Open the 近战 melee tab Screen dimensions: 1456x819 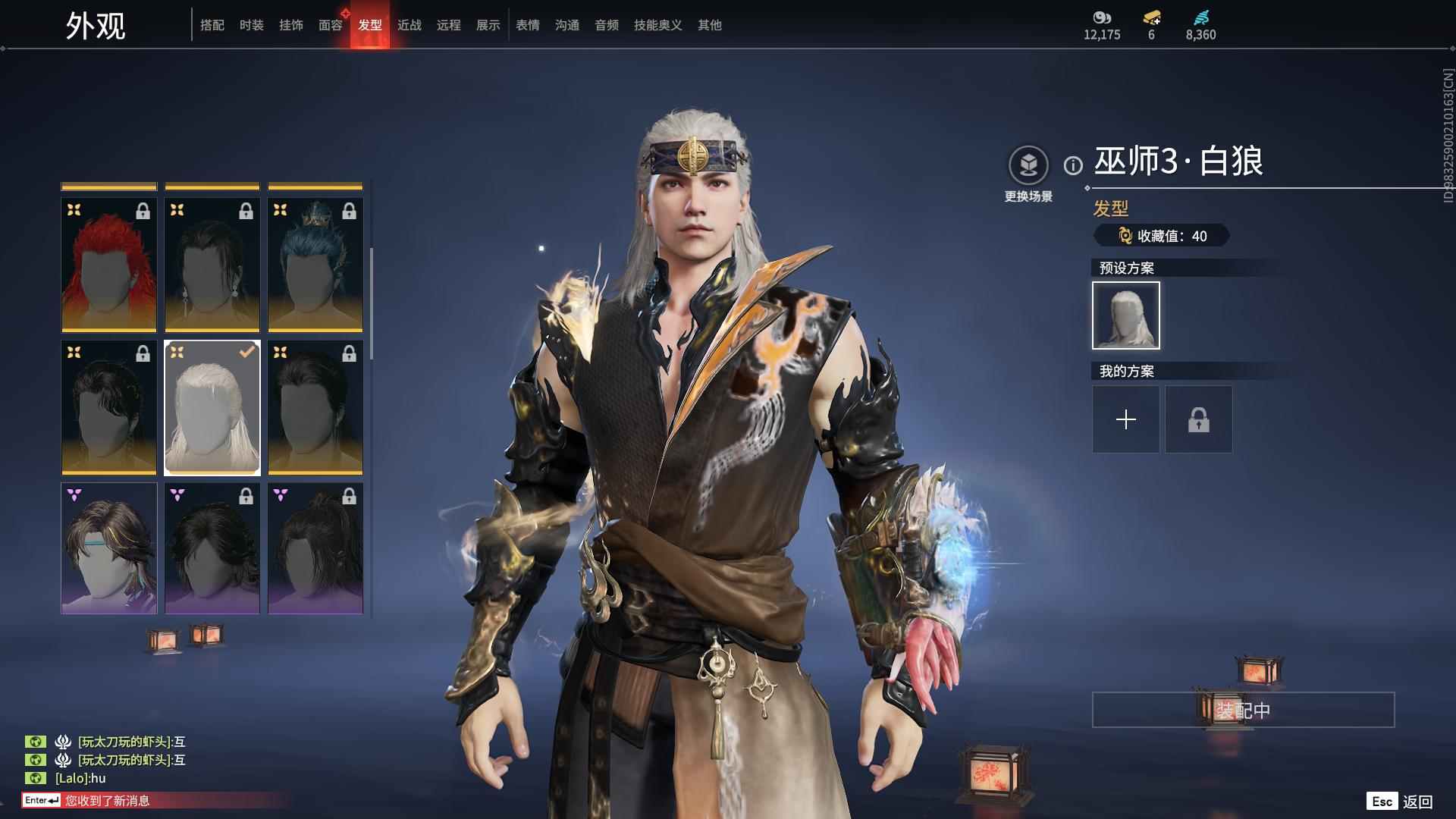coord(409,25)
